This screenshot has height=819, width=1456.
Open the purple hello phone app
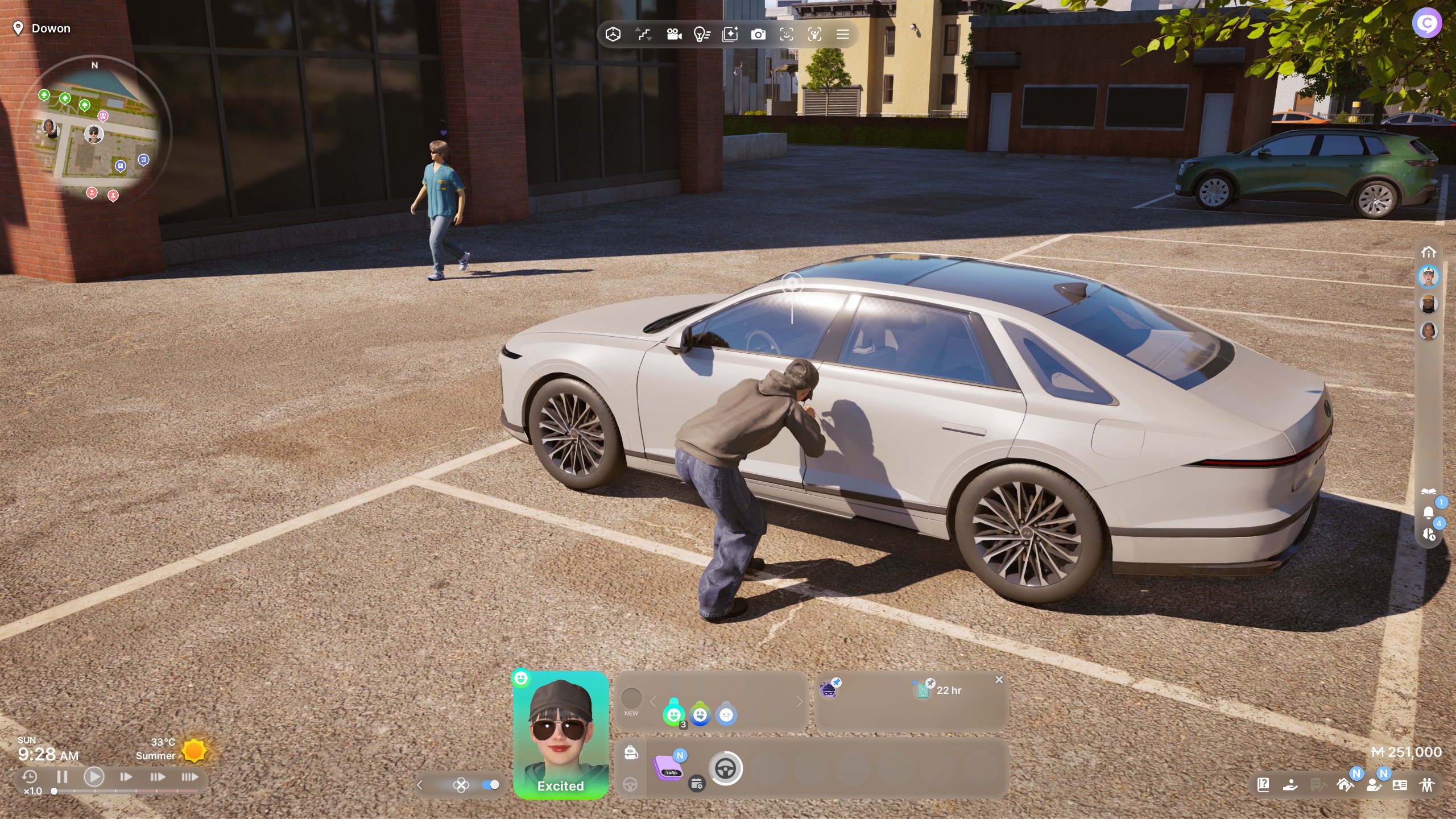[x=669, y=769]
